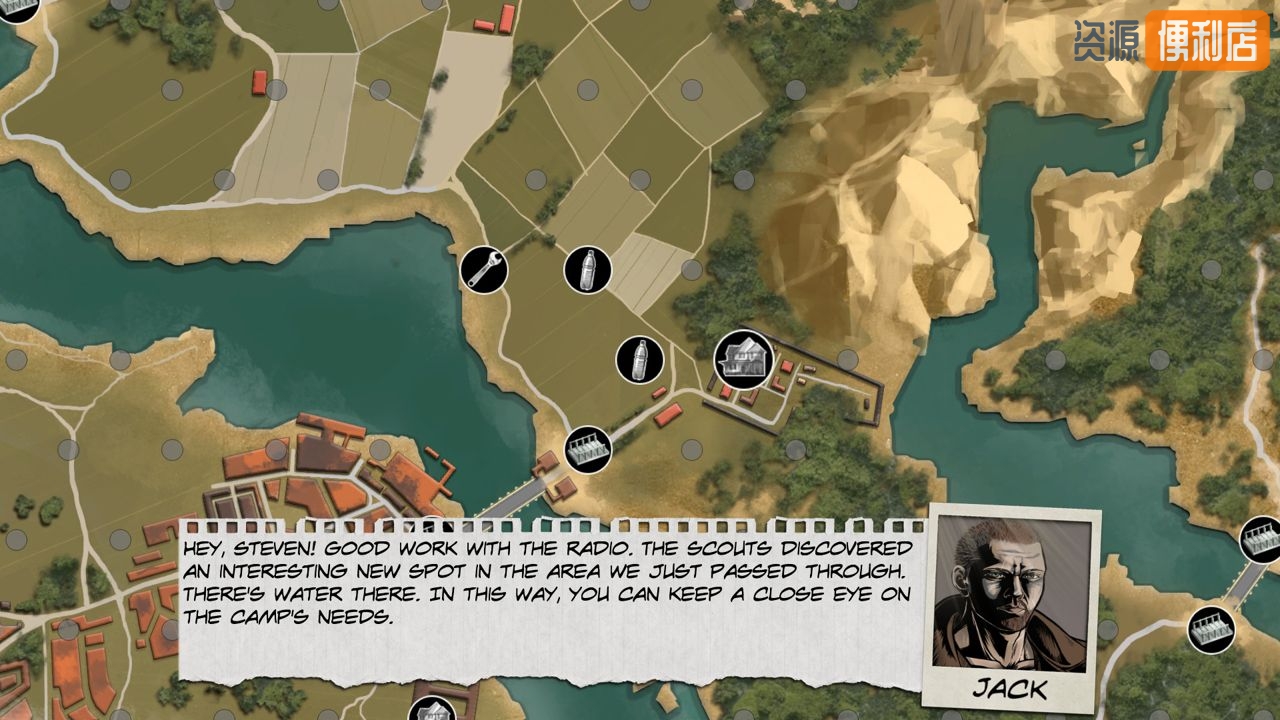Choose the water bottle marker nearest the house marker
Image resolution: width=1280 pixels, height=720 pixels.
tap(640, 360)
